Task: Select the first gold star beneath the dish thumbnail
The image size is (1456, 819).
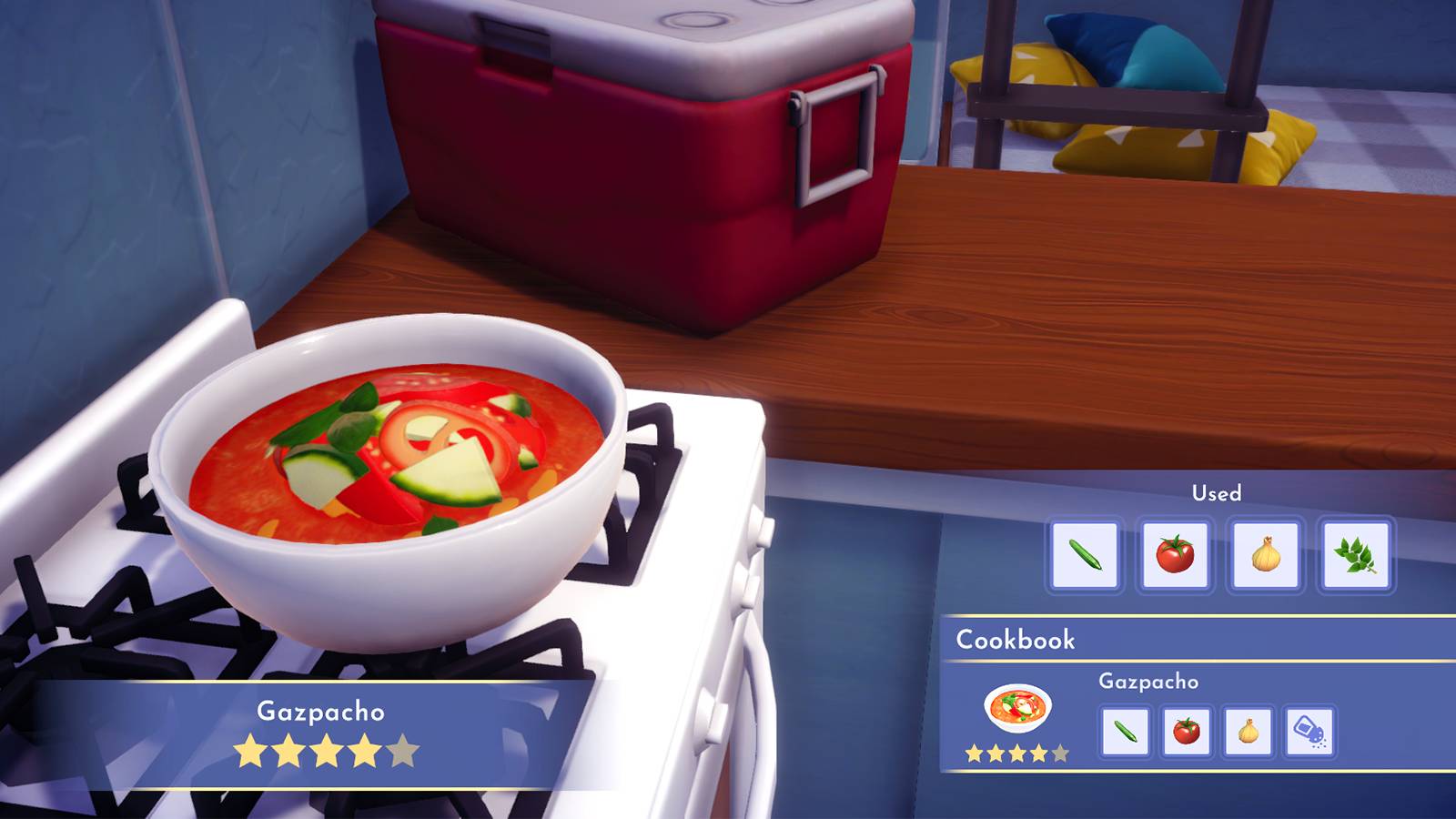Action: [x=972, y=753]
